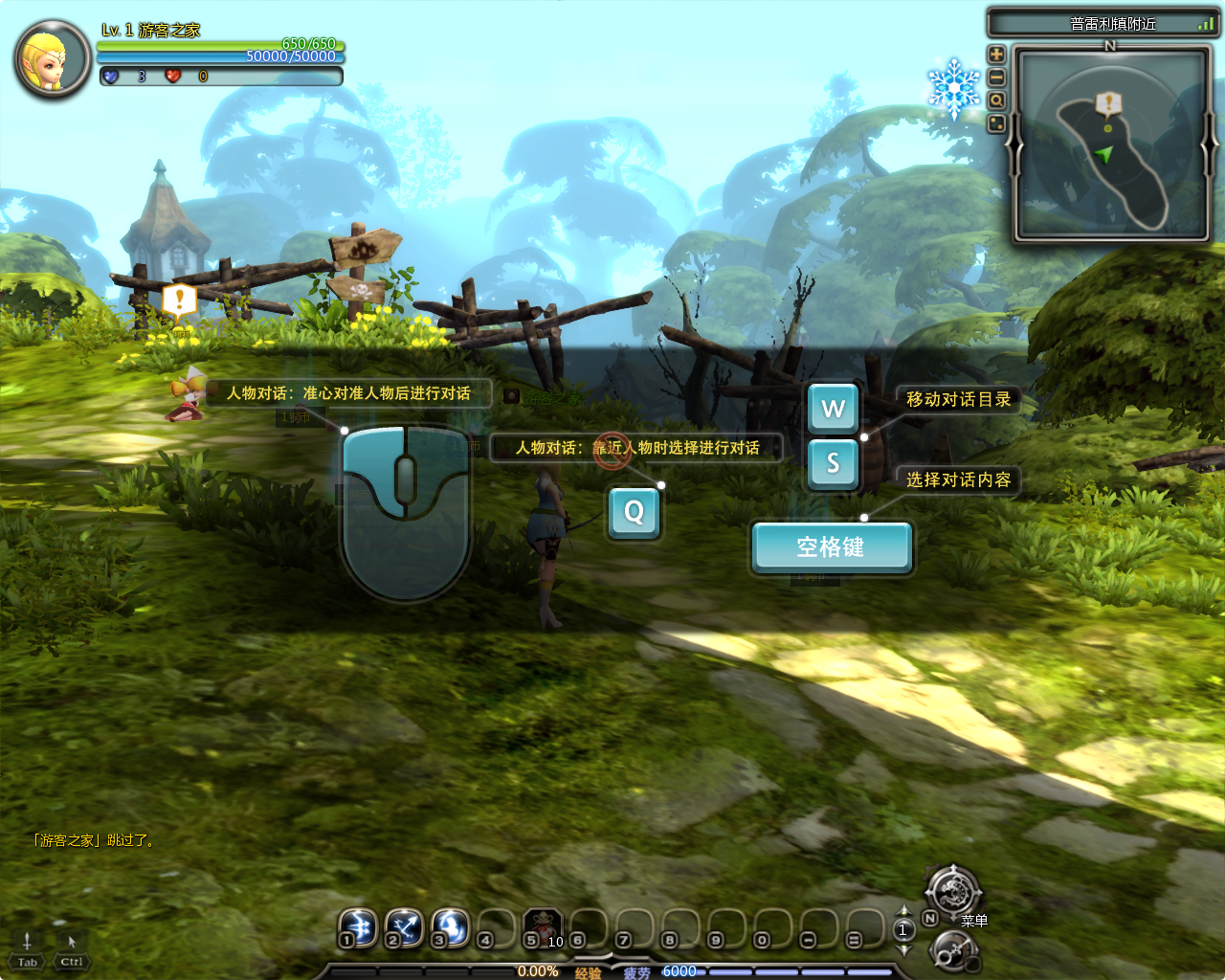
Task: Toggle the minimap dots display button
Action: (996, 123)
